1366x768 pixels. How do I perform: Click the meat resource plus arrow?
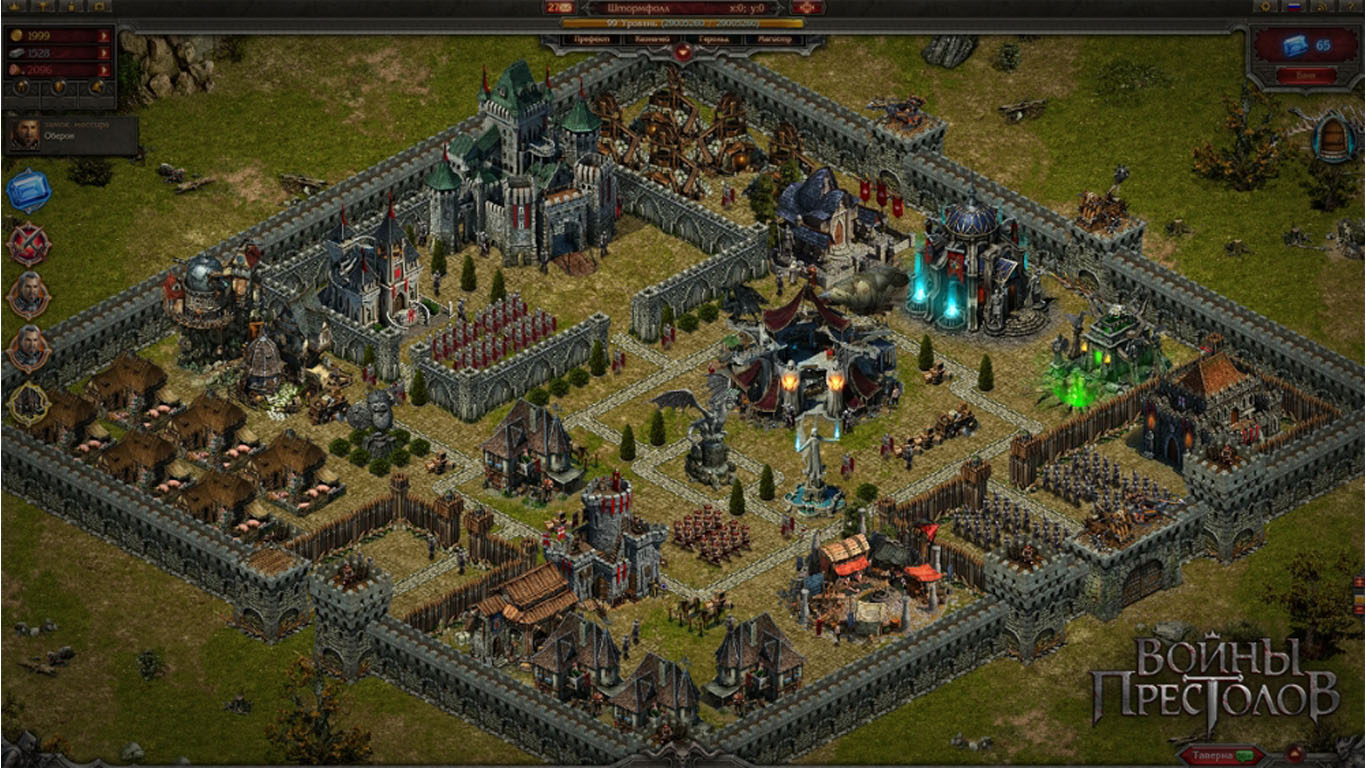(104, 69)
